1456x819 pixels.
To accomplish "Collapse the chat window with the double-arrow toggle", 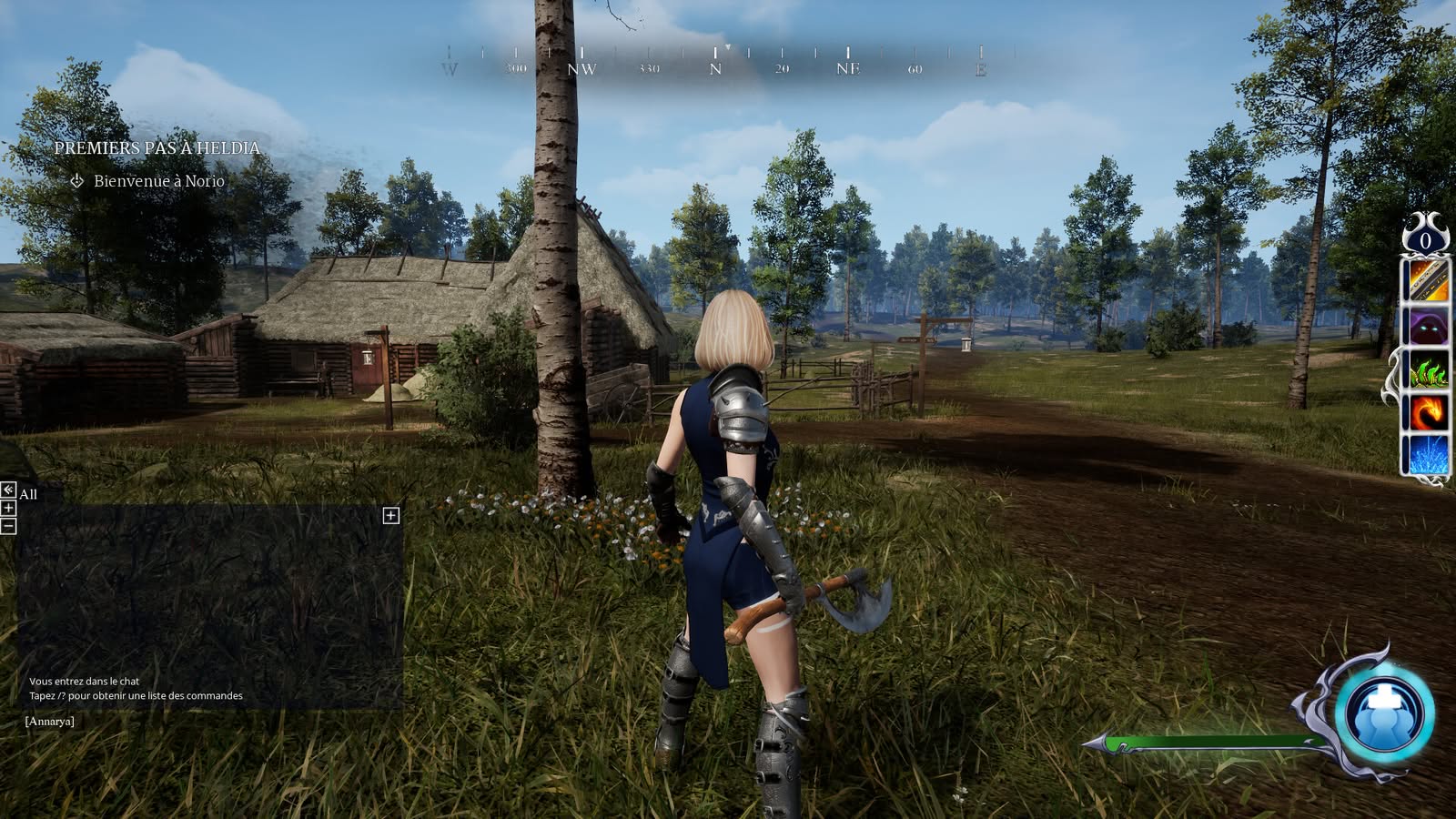I will (8, 490).
